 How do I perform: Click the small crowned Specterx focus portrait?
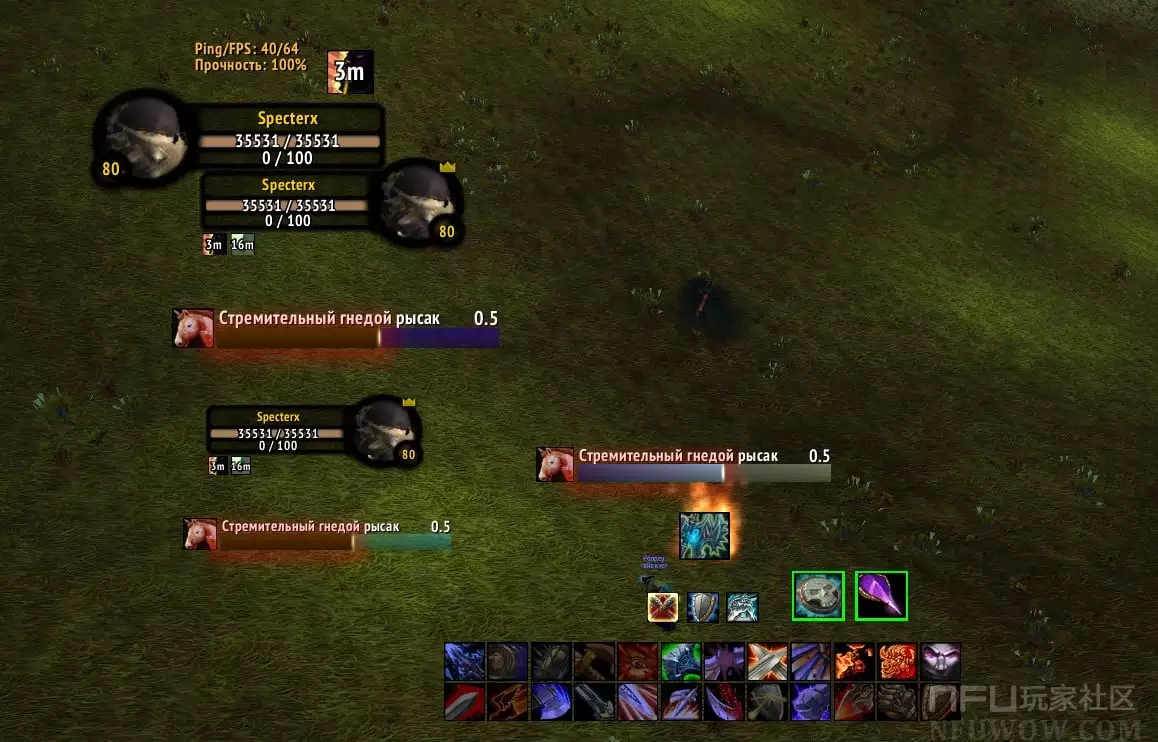(x=384, y=432)
